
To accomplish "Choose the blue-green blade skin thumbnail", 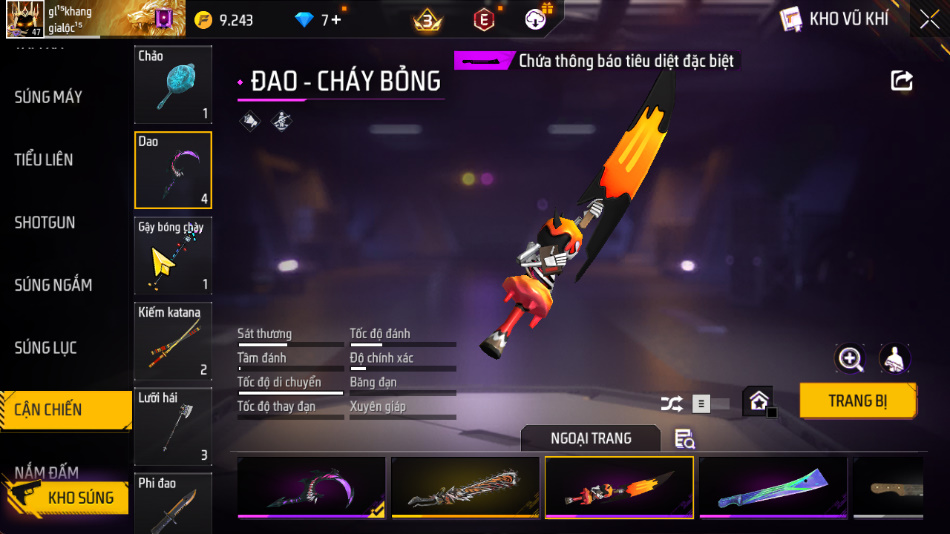I will pos(773,488).
